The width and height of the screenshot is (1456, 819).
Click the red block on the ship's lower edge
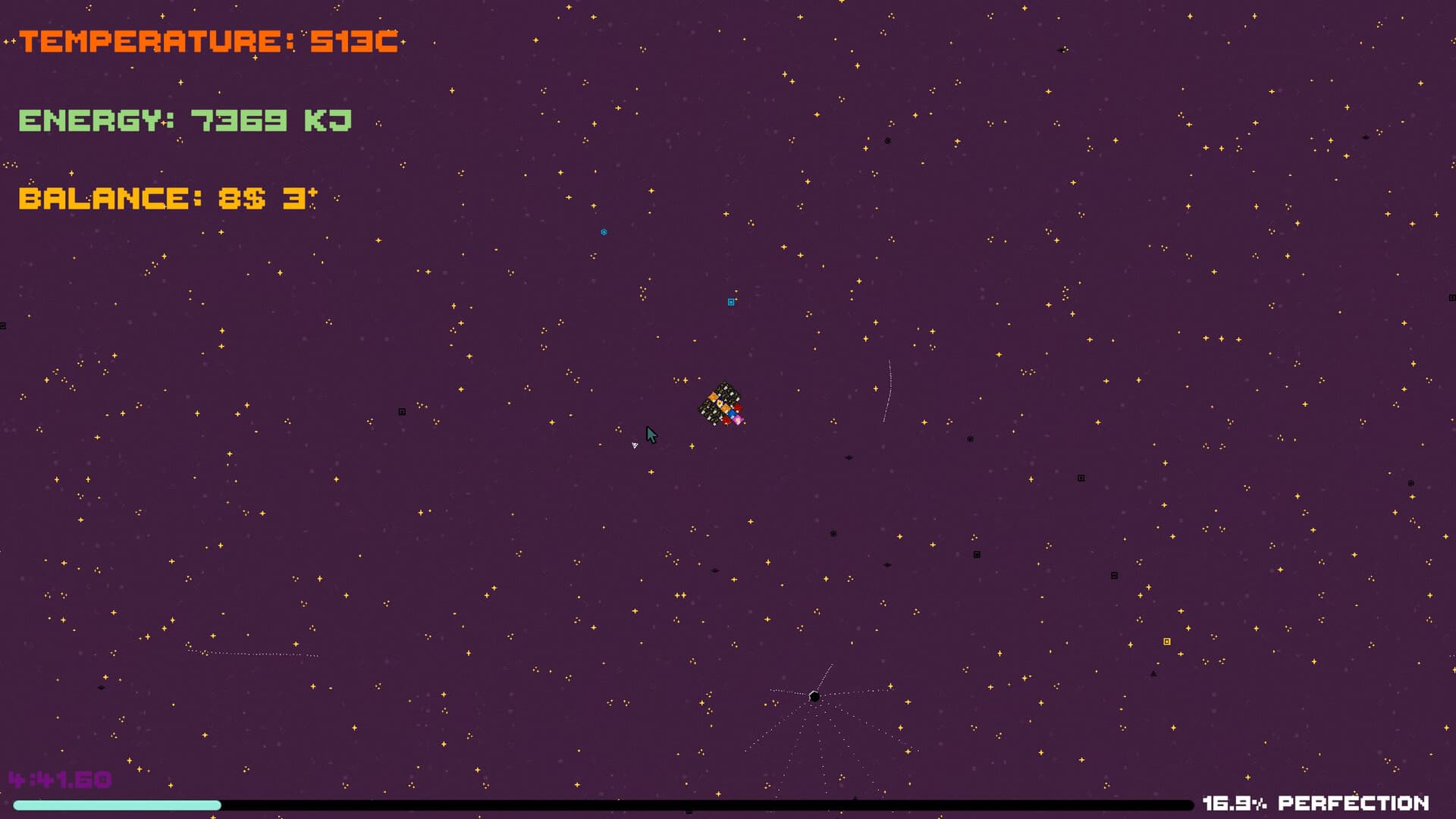726,420
